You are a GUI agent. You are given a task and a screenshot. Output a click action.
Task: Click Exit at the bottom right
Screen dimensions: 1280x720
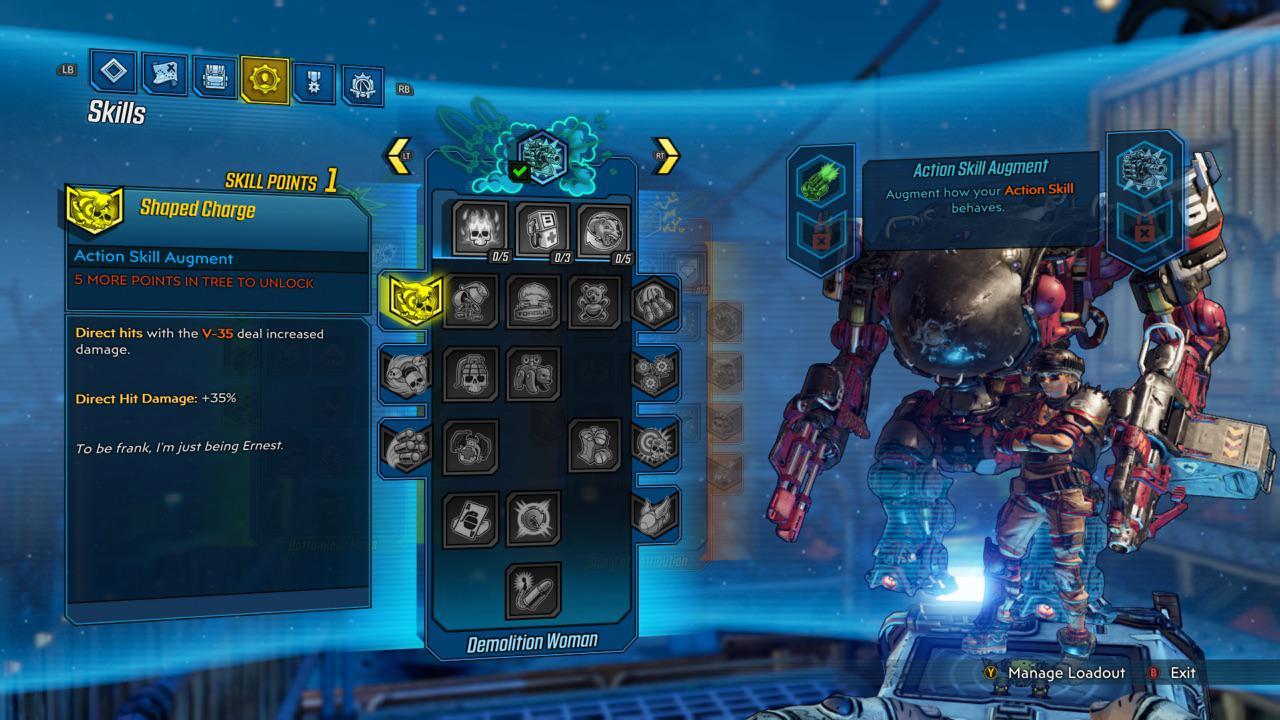pos(1184,673)
